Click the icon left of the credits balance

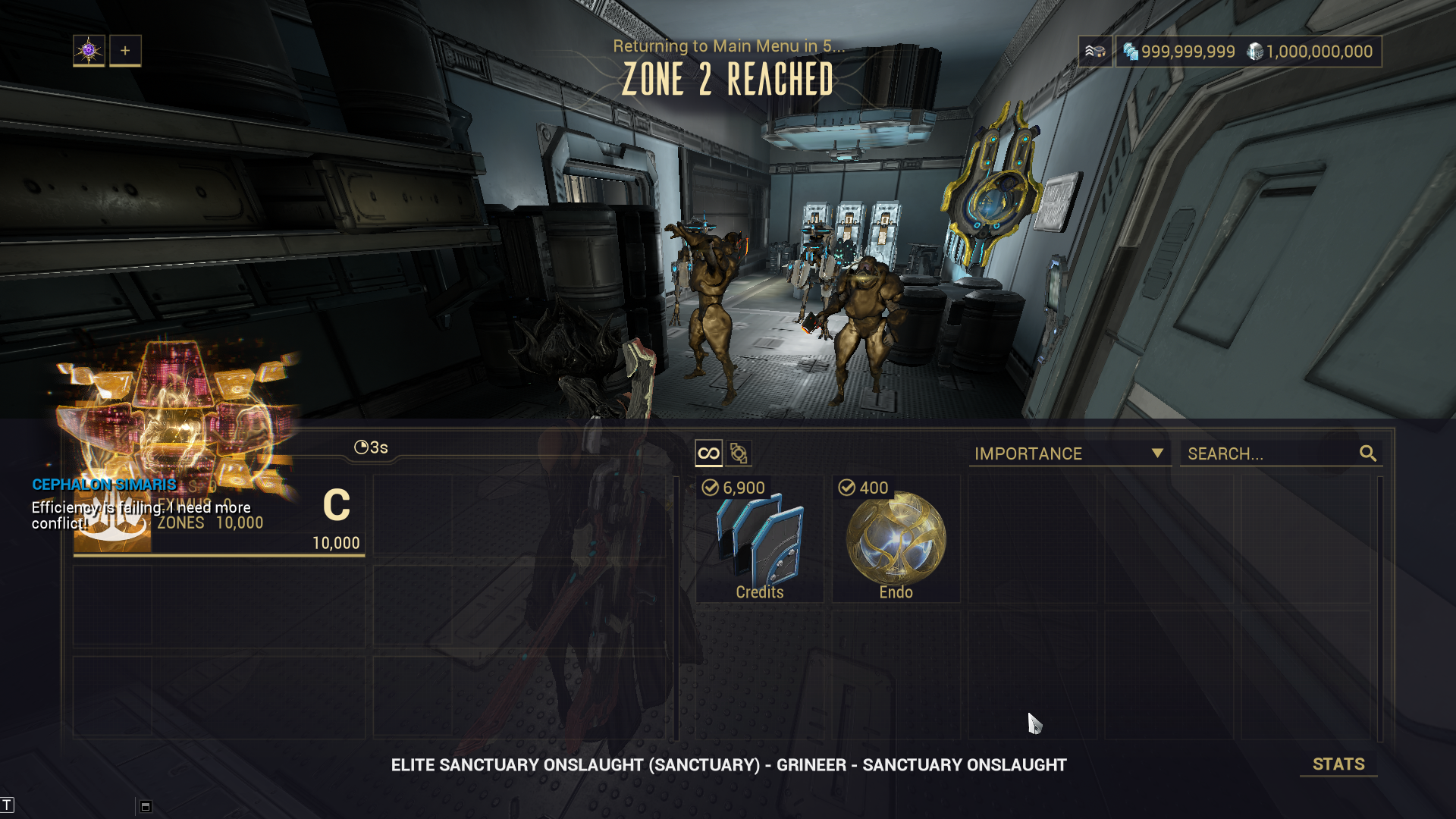[x=1095, y=52]
